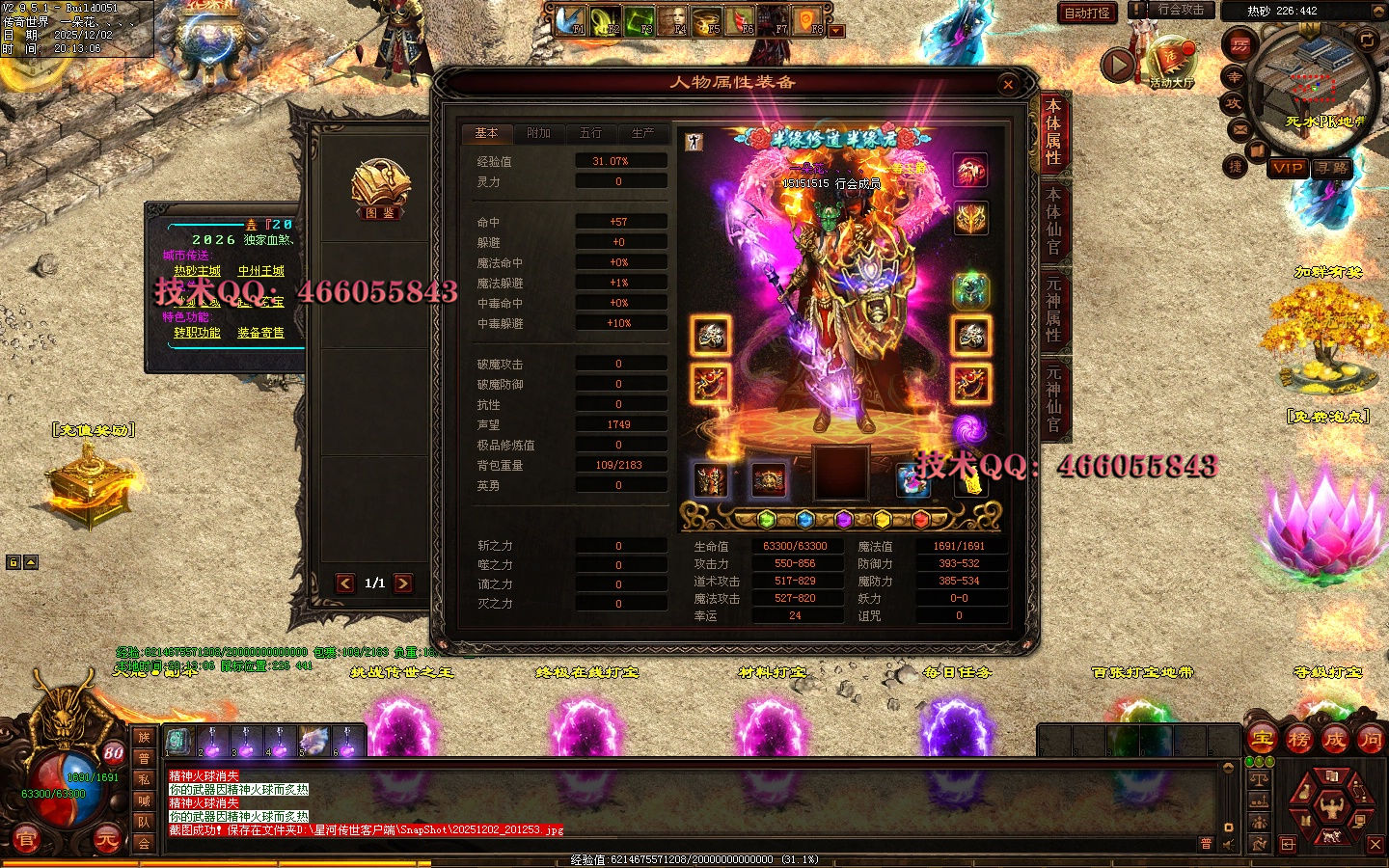The width and height of the screenshot is (1389, 868).
Task: Open the 五行 tab
Action: click(x=590, y=133)
